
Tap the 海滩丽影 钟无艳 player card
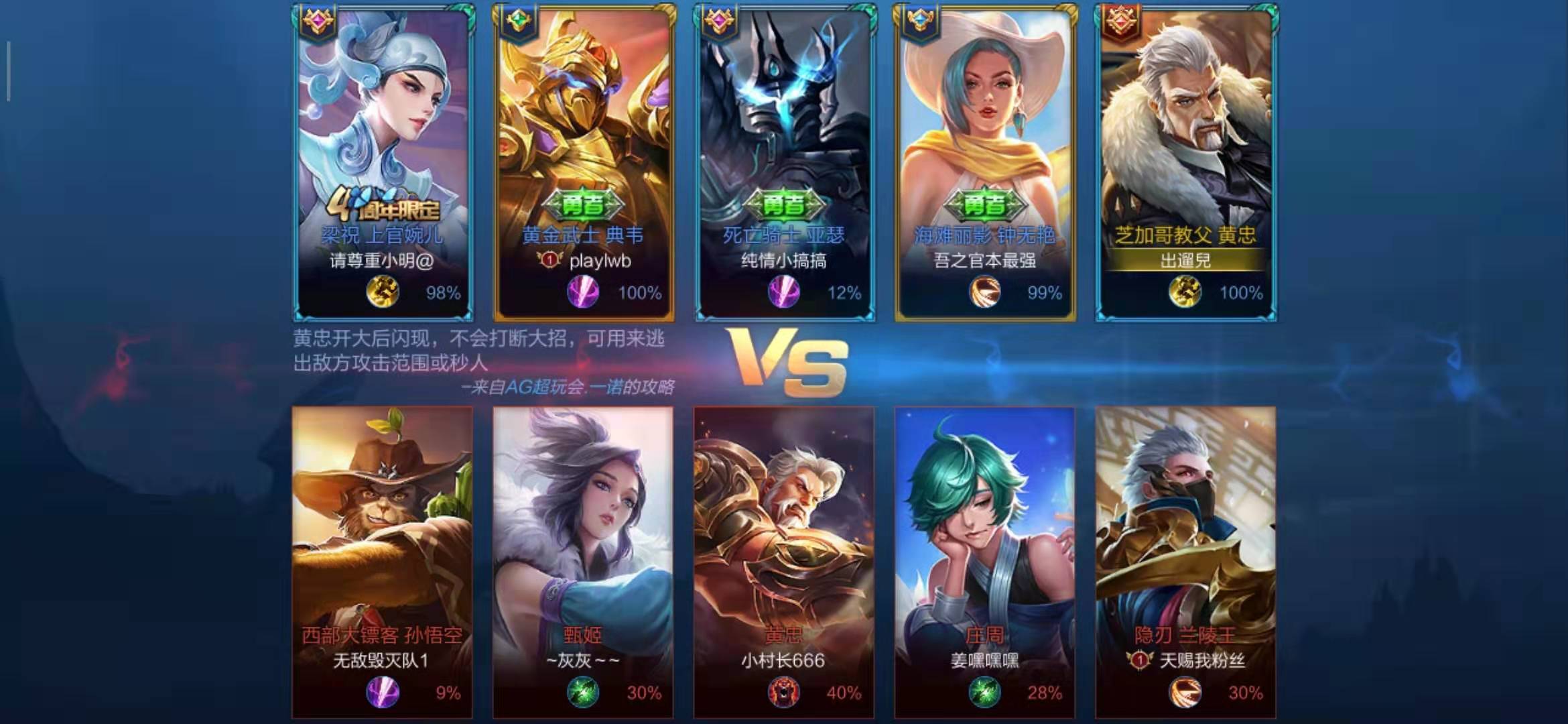pyautogui.click(x=985, y=161)
